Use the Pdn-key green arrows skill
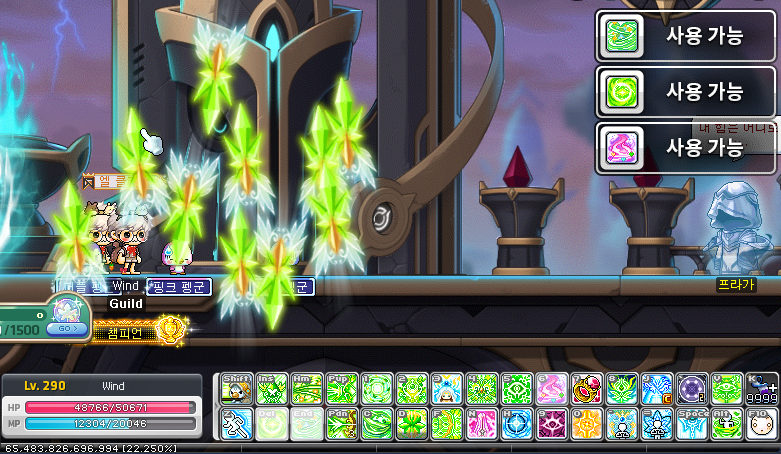Image resolution: width=781 pixels, height=454 pixels. coord(341,423)
